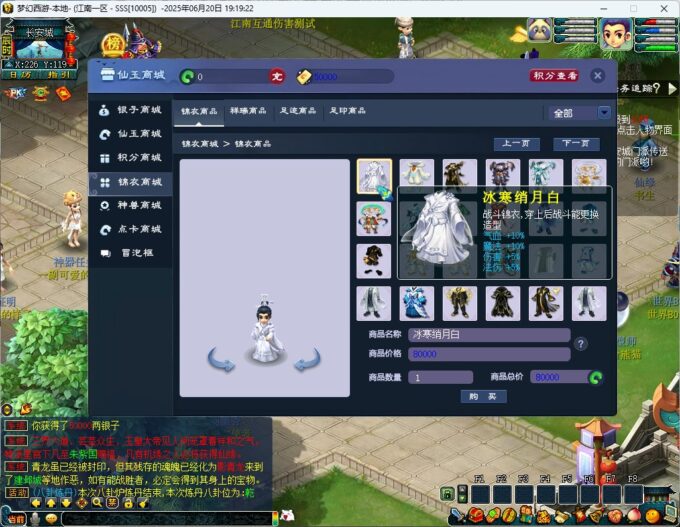Select 银子商城 in the shop sidebar
The height and width of the screenshot is (527, 680).
point(132,109)
